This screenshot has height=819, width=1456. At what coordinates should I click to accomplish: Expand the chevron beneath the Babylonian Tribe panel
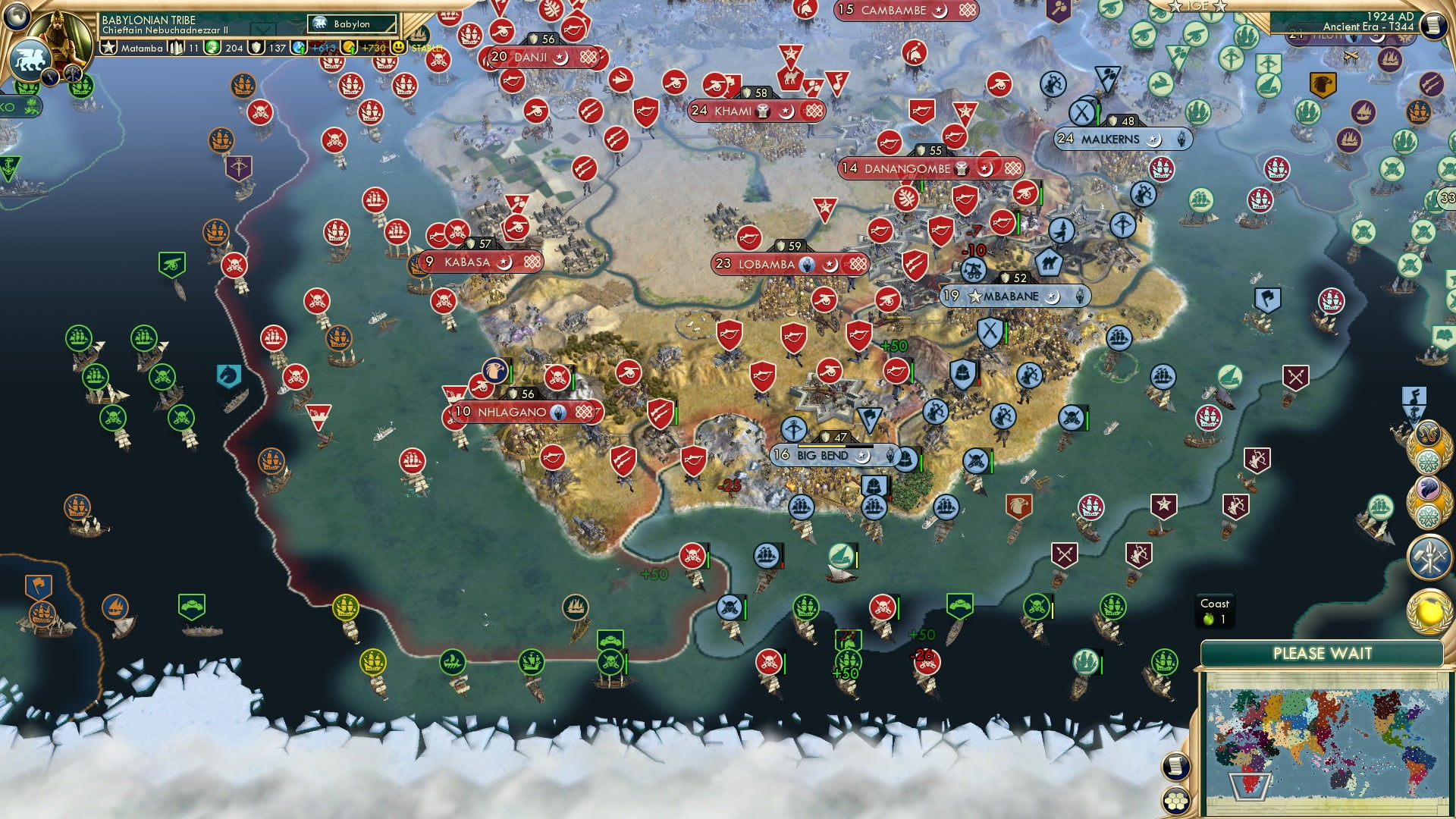click(x=262, y=28)
